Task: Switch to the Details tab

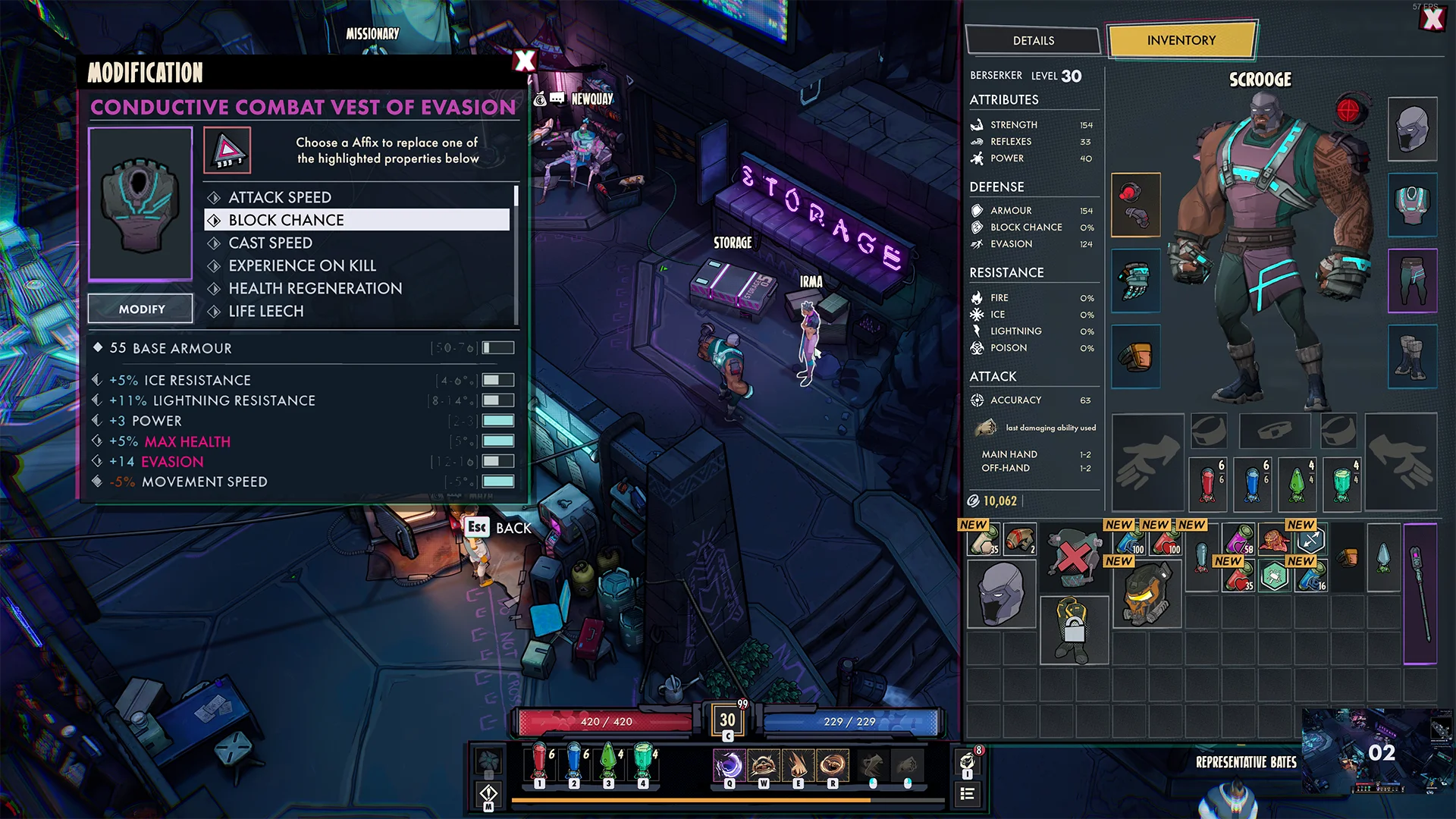Action: click(1033, 41)
